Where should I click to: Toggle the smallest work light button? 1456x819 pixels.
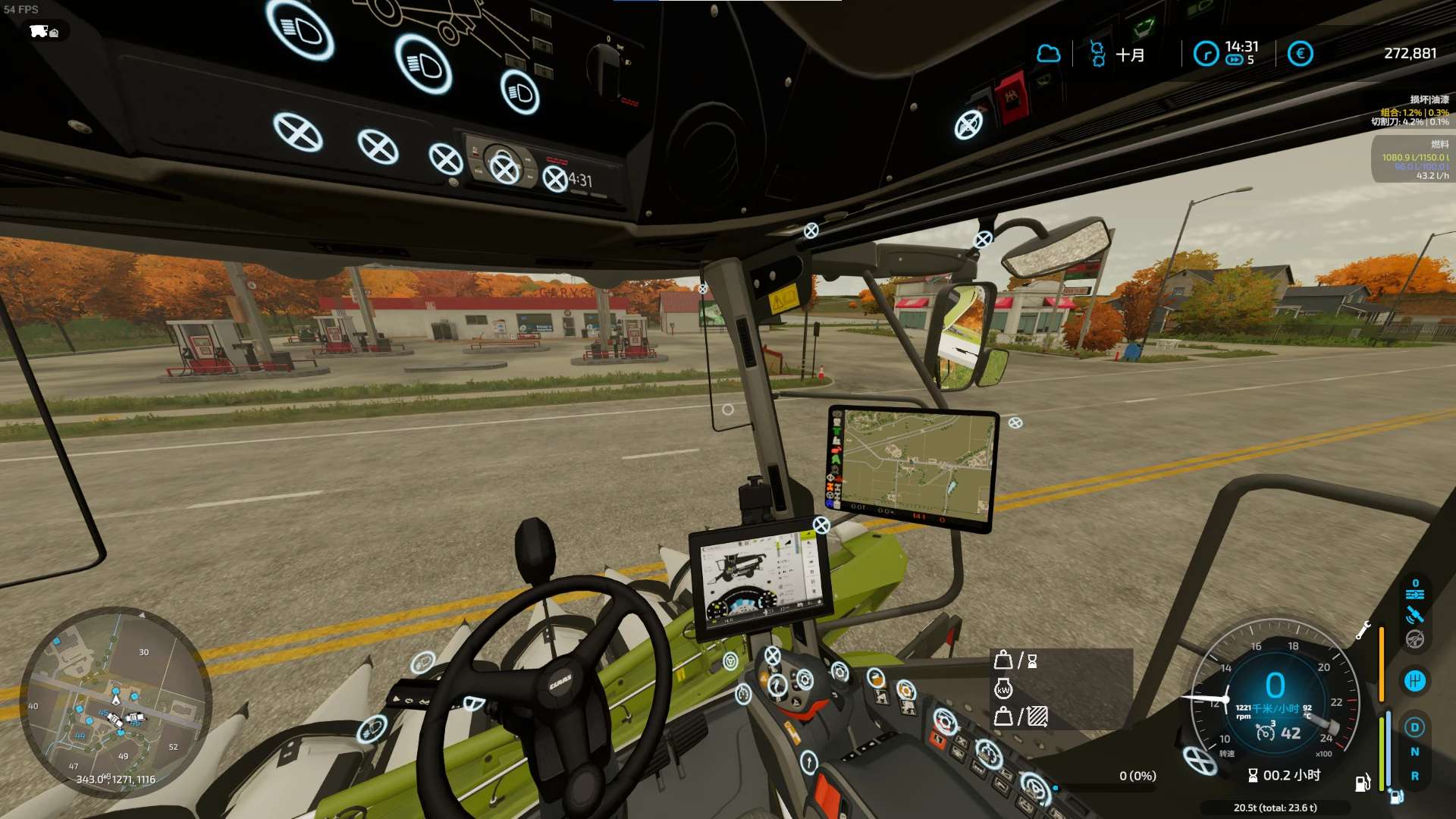[x=520, y=93]
